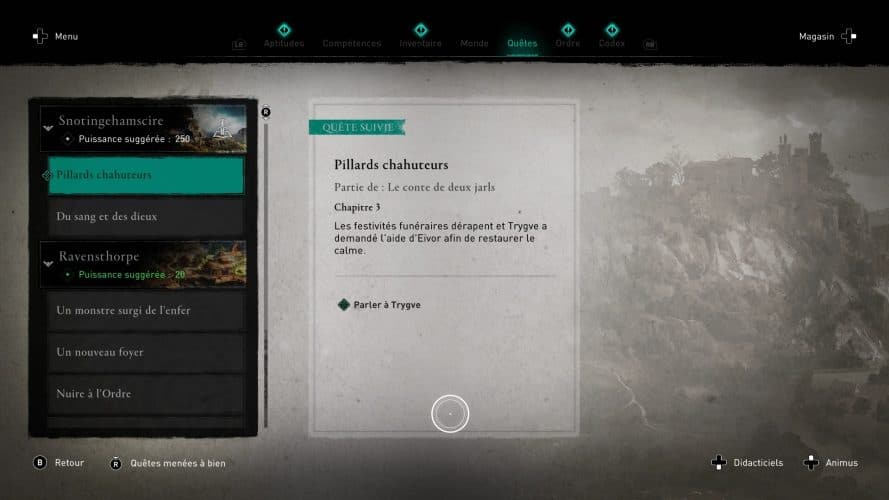Open the Menu in the top-left
This screenshot has width=889, height=500.
pyautogui.click(x=55, y=36)
